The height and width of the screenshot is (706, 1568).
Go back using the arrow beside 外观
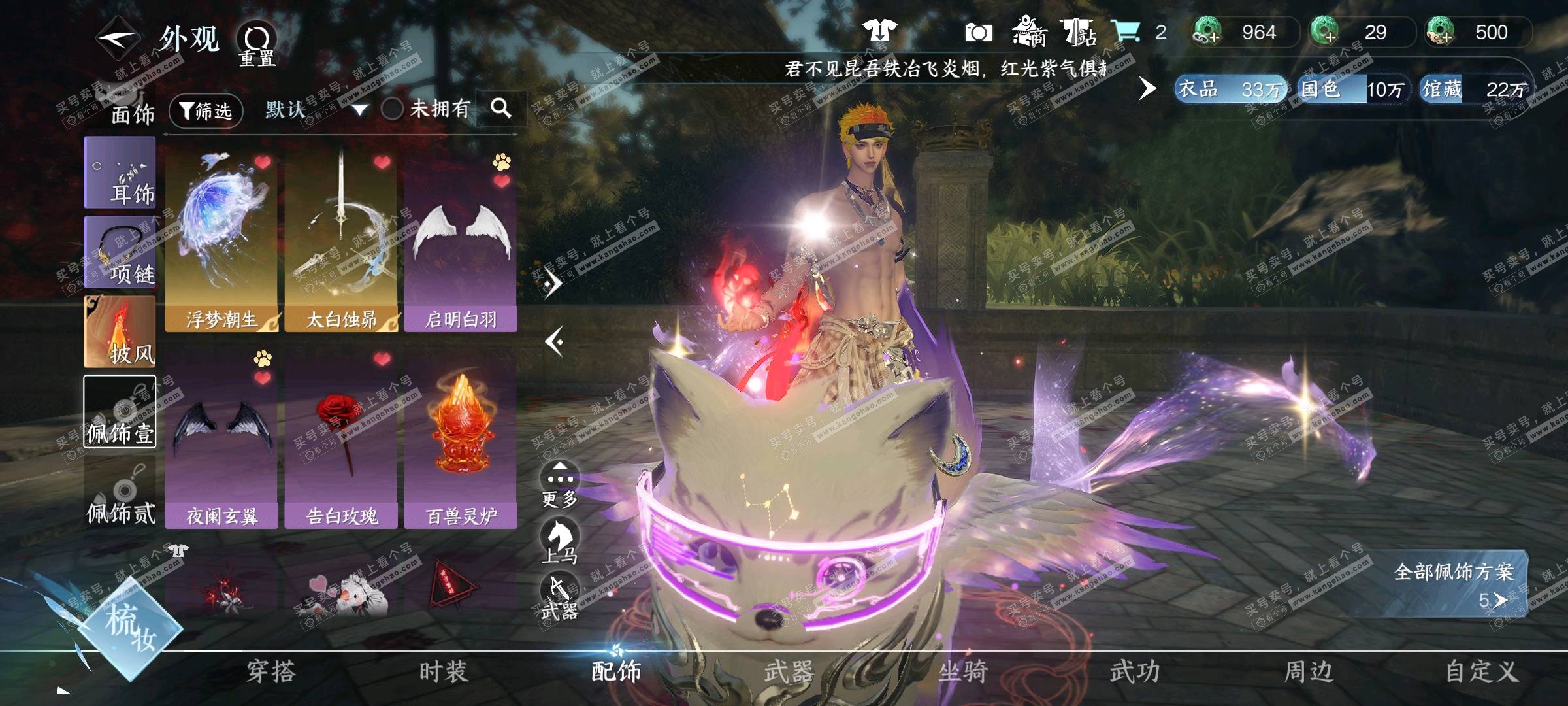[118, 39]
